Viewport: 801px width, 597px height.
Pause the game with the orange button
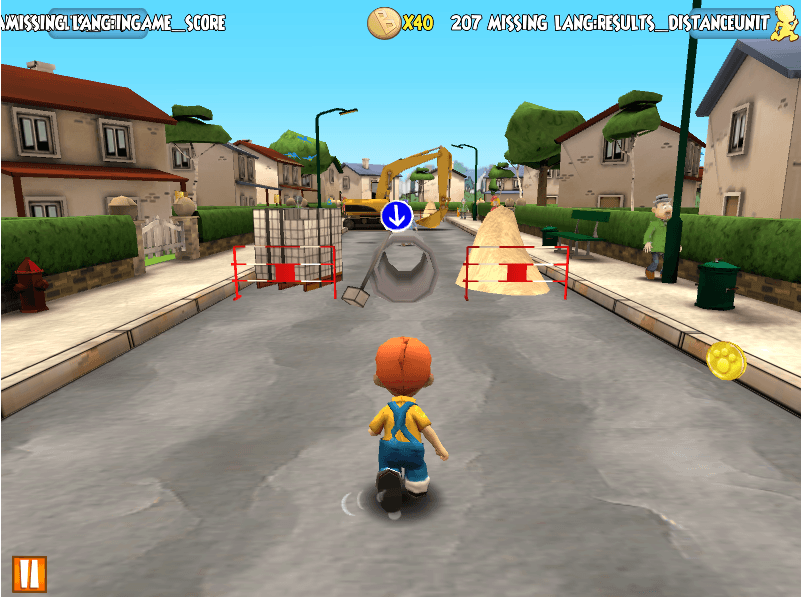coord(29,573)
